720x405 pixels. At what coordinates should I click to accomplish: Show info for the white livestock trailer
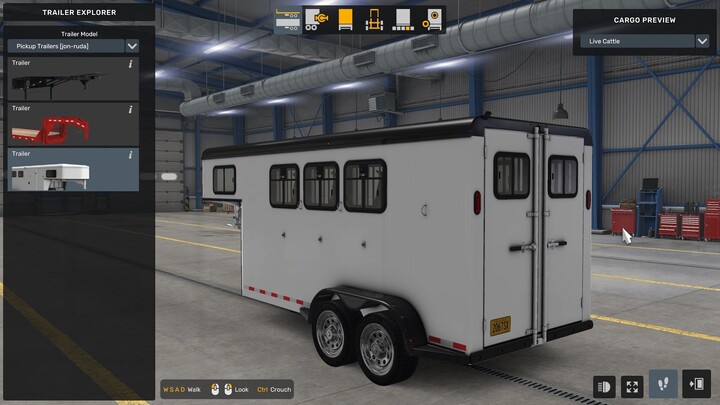click(131, 155)
